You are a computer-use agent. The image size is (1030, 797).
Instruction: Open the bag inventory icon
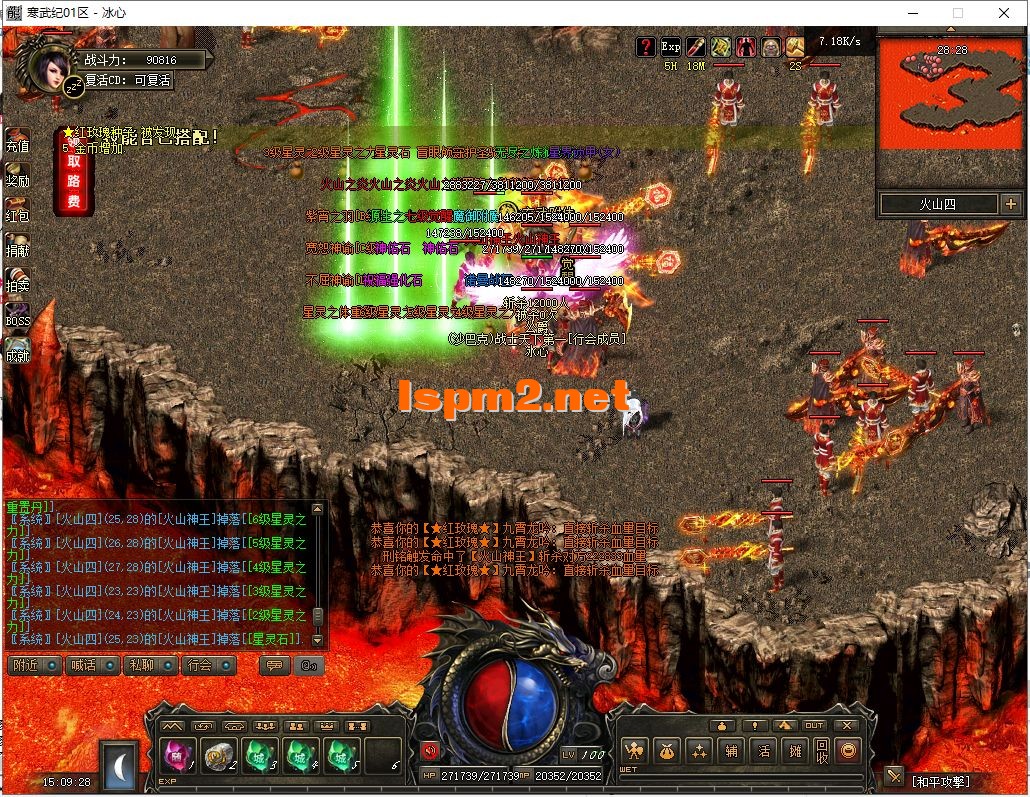(667, 750)
